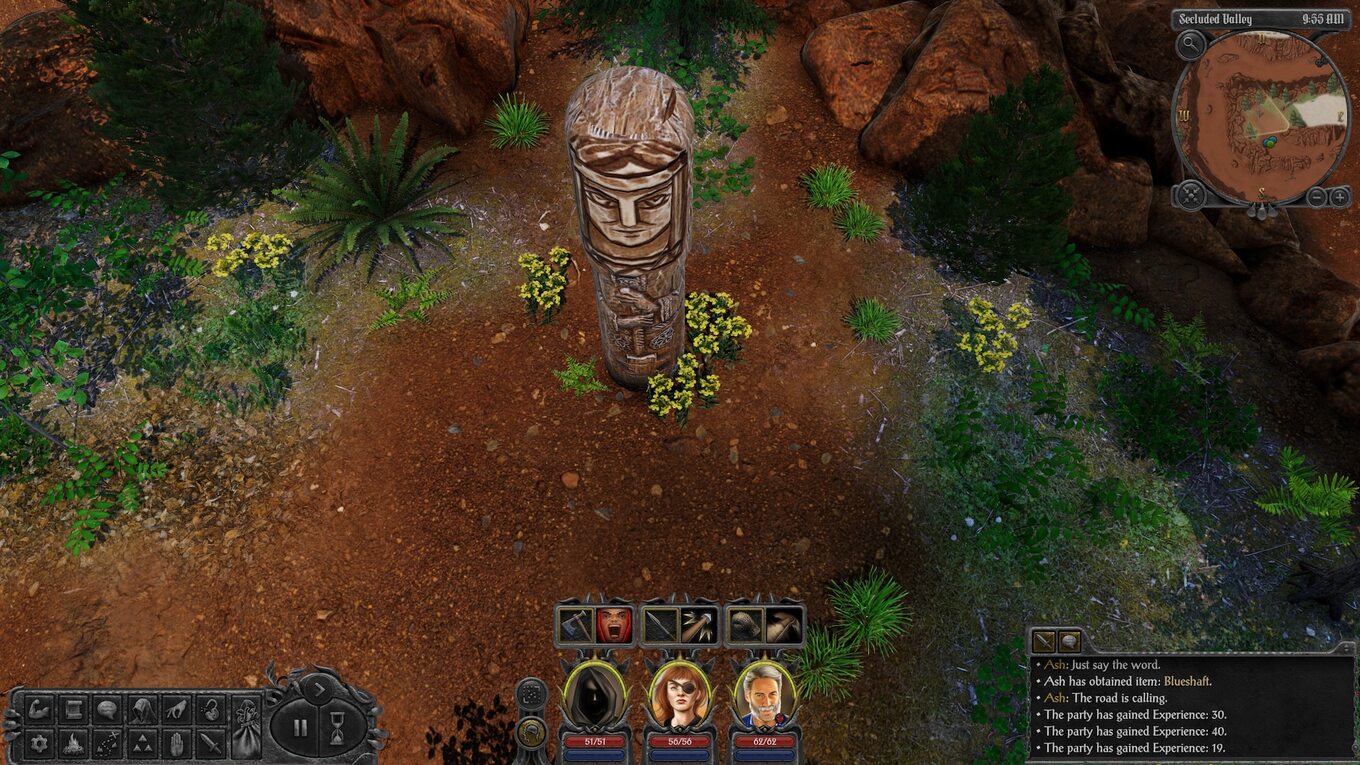Choose the three-triangle formation icon

(x=141, y=743)
